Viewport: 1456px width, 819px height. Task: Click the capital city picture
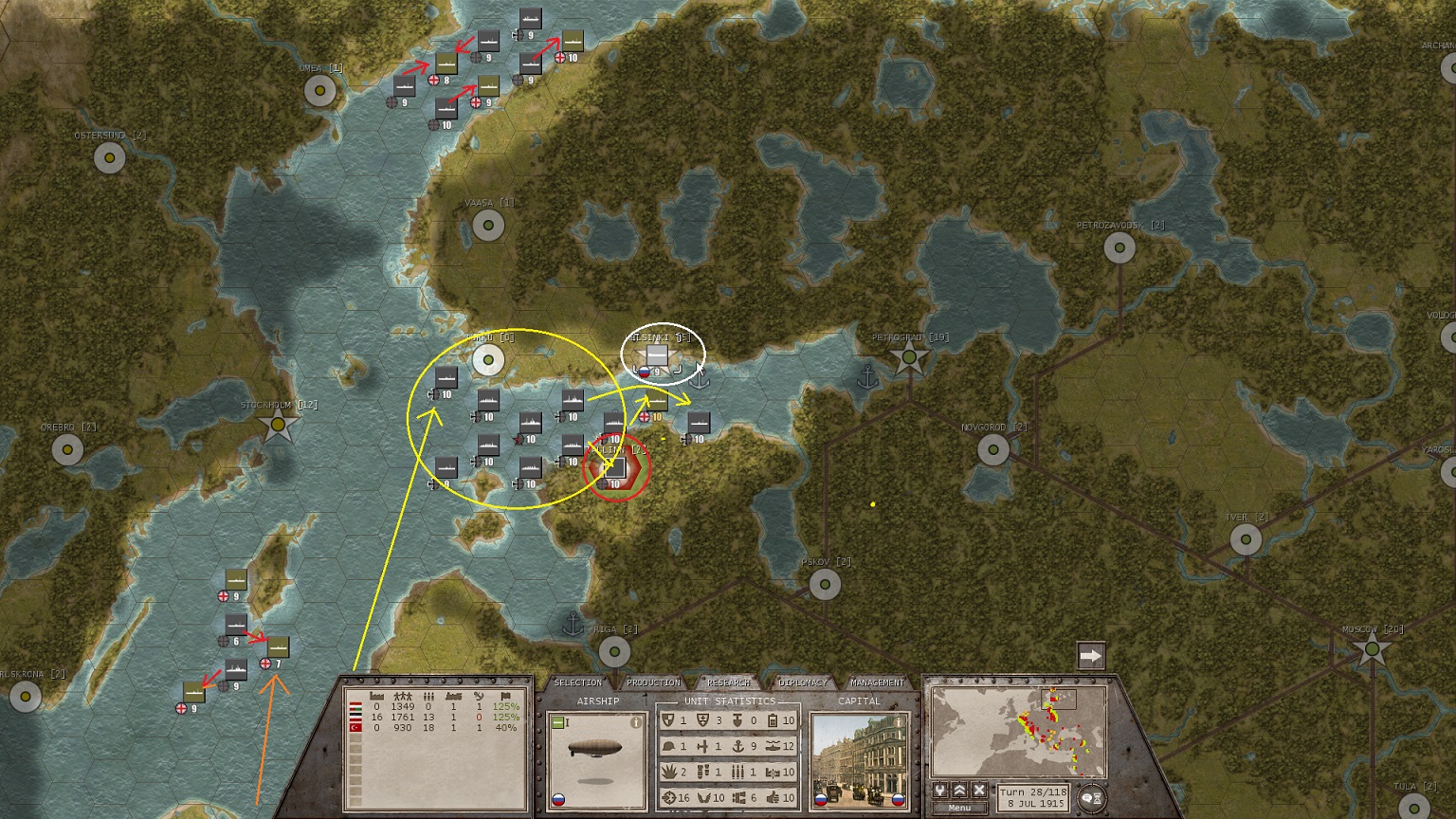(858, 758)
